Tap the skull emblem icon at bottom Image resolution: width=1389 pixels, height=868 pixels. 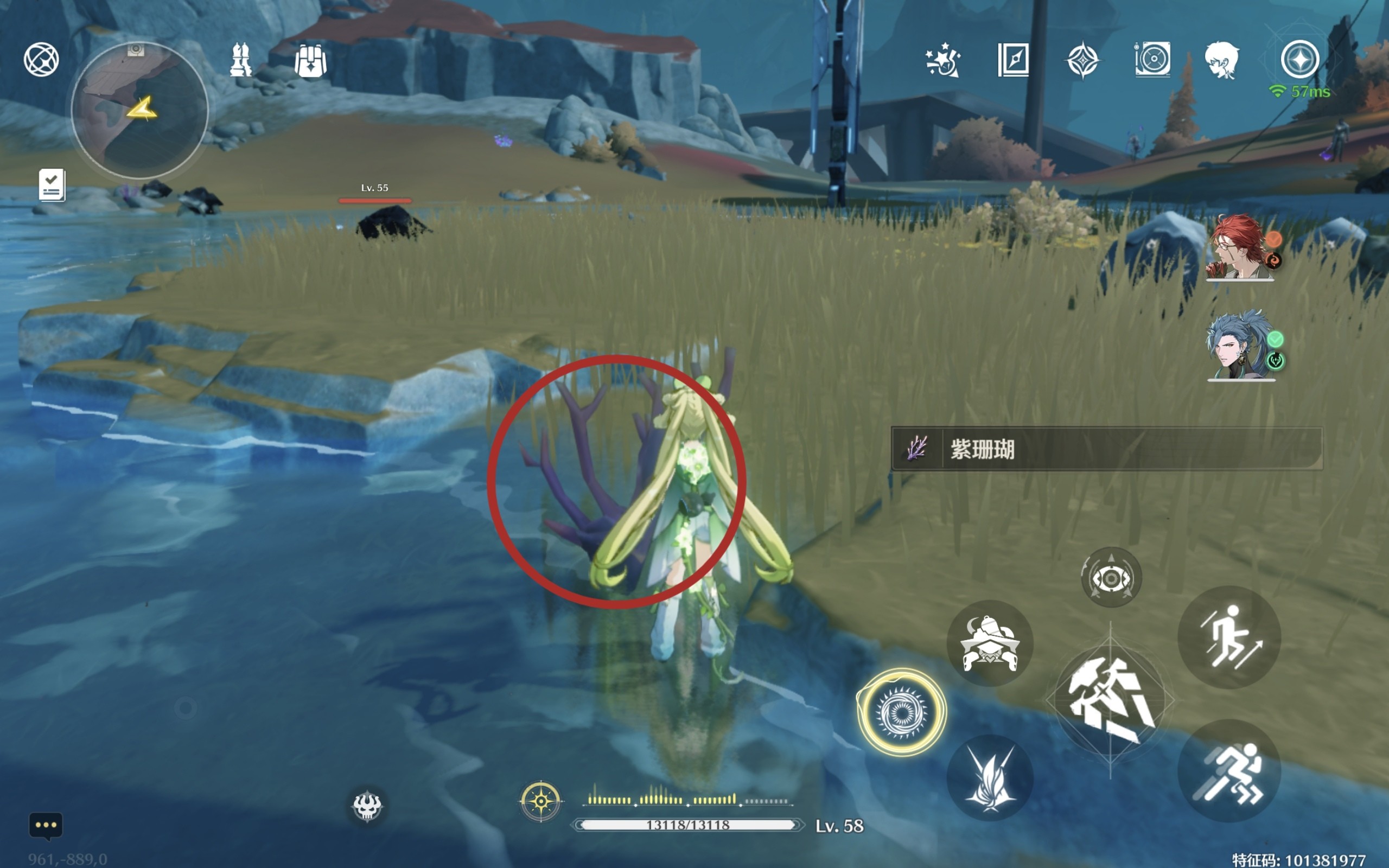[367, 806]
